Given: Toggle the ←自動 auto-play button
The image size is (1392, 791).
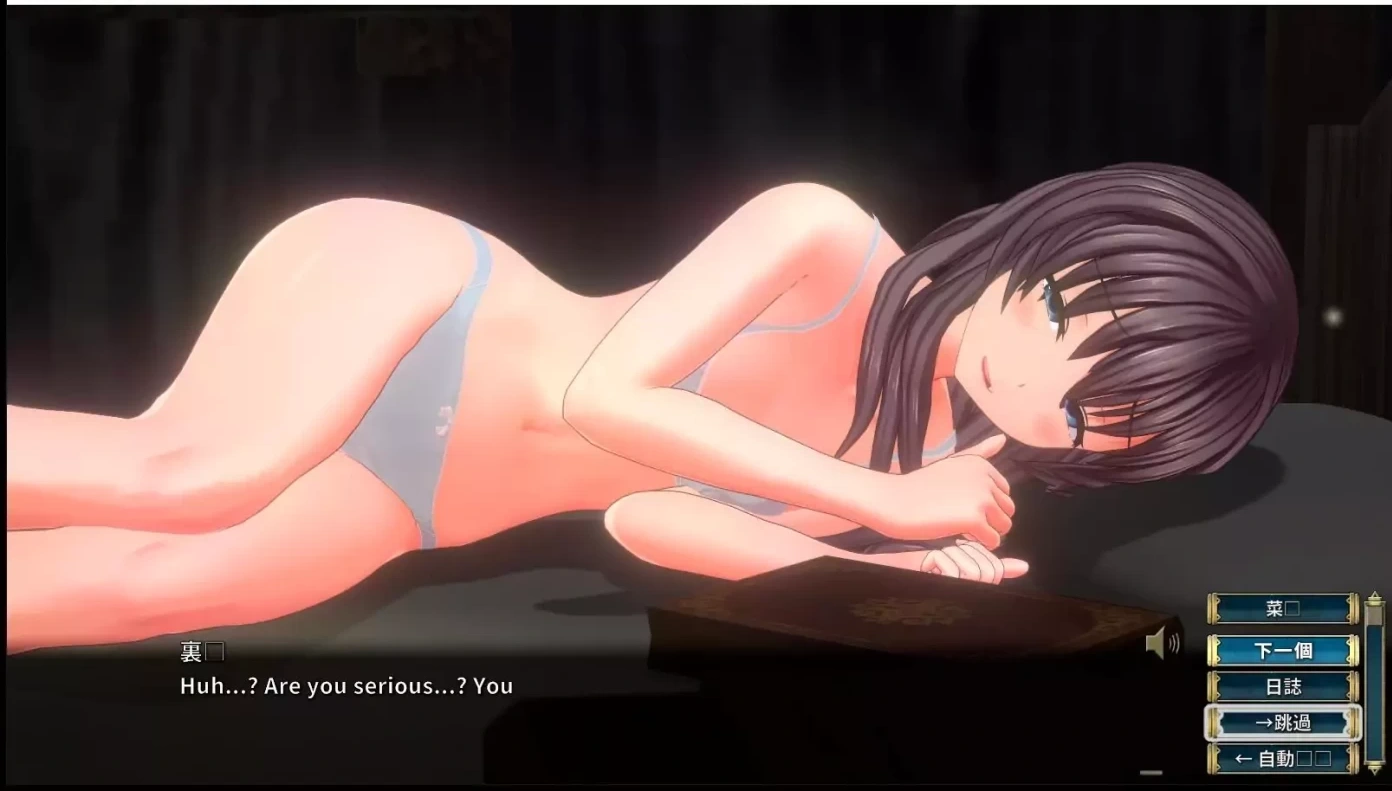Looking at the screenshot, I should tap(1282, 759).
